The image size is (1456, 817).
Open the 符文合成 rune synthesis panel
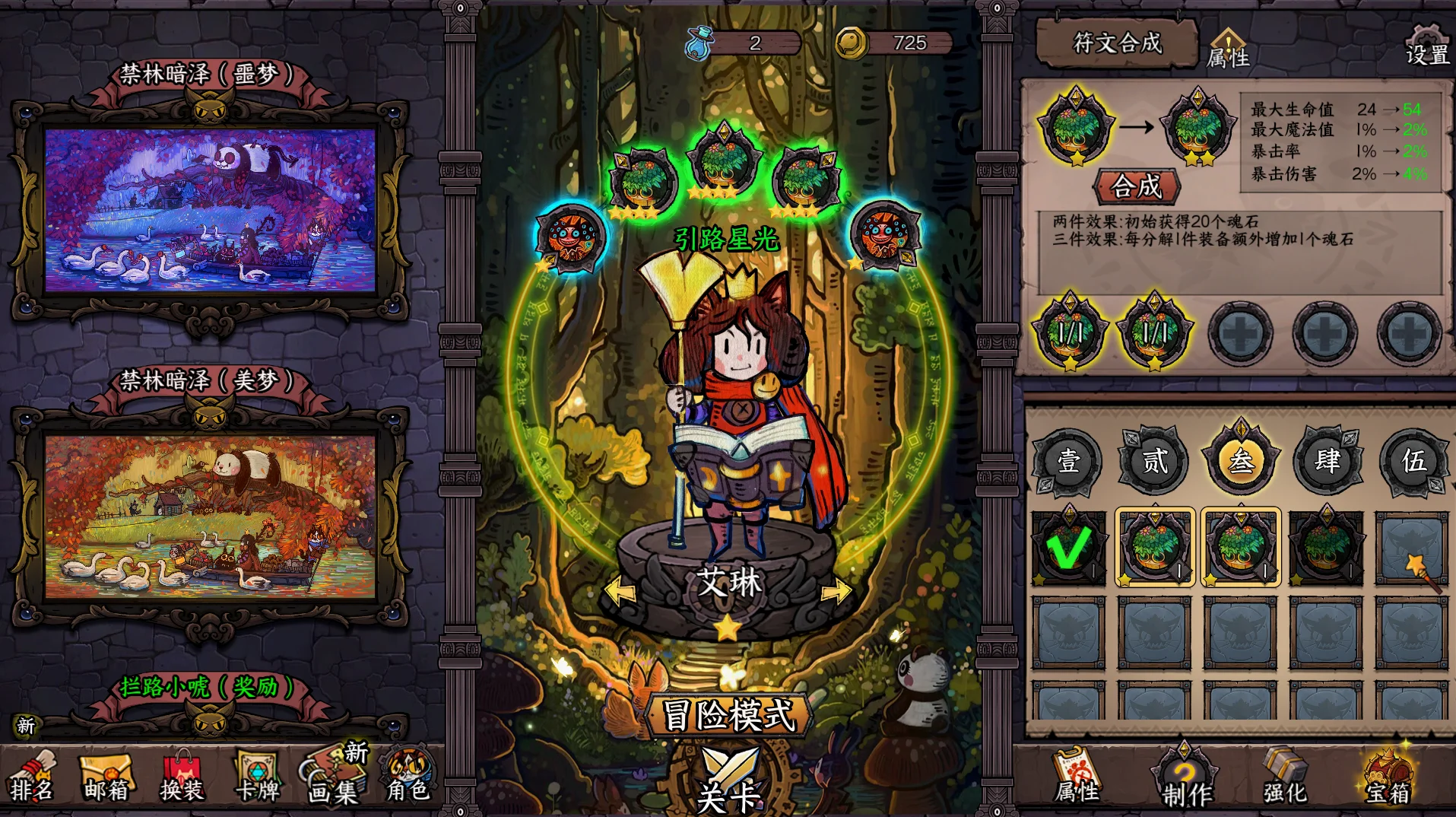pyautogui.click(x=1116, y=43)
